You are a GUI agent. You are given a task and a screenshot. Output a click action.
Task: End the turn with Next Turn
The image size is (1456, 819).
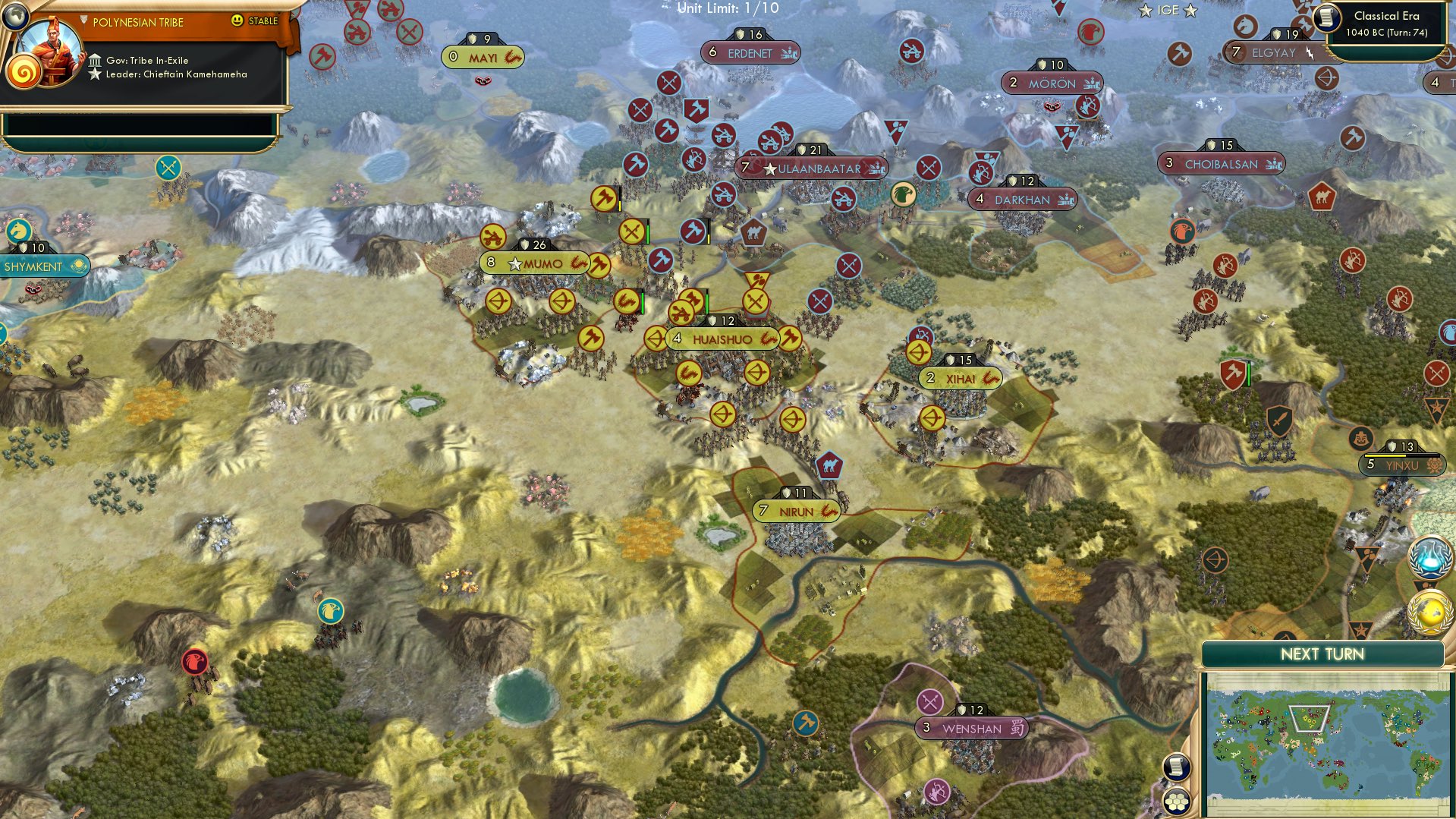(x=1322, y=654)
